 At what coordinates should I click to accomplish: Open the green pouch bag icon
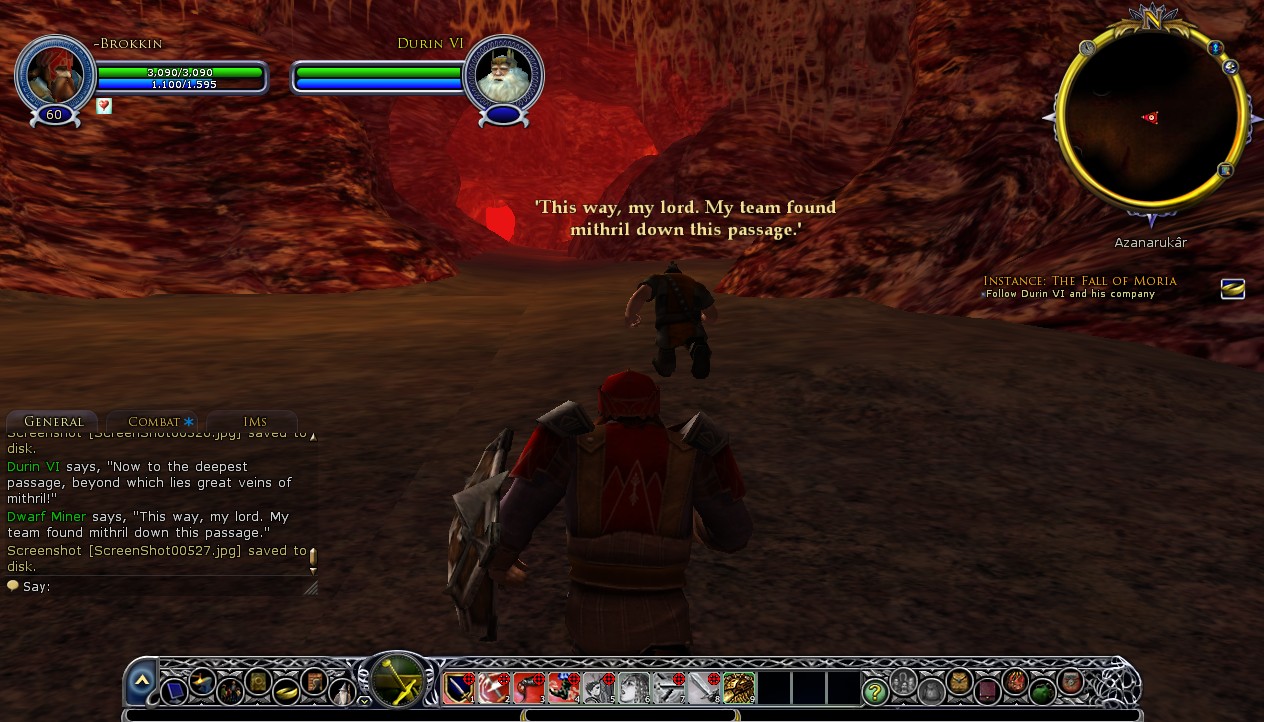1042,691
